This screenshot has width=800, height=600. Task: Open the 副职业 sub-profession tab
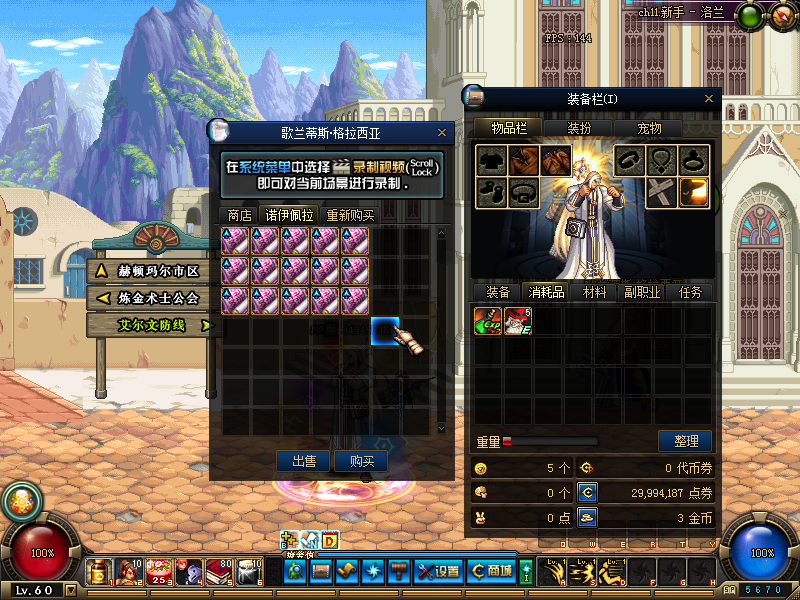[642, 292]
